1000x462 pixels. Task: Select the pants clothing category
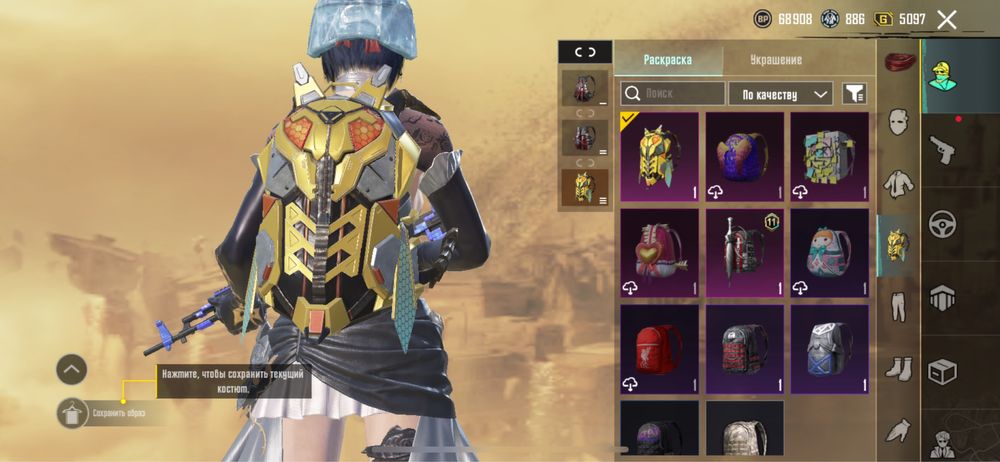tap(898, 304)
